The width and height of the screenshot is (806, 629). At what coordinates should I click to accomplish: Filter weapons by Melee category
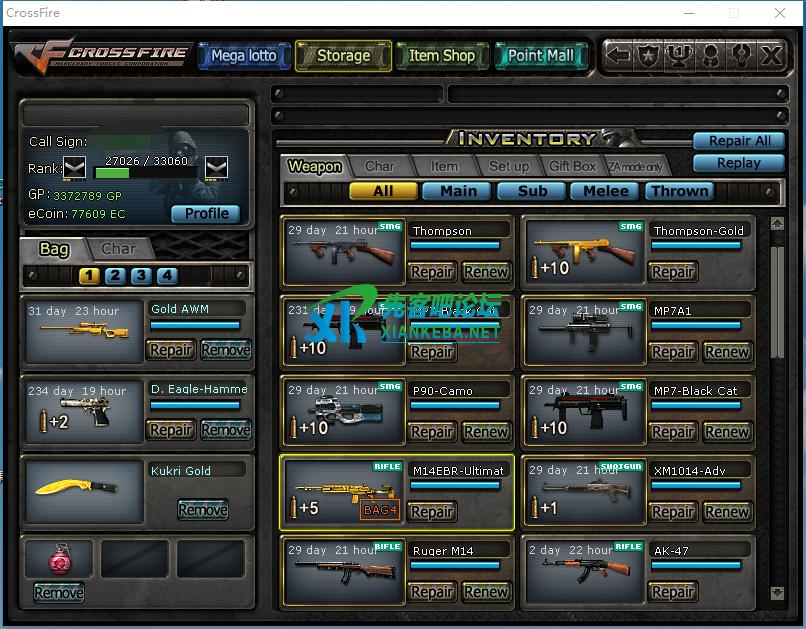(606, 191)
